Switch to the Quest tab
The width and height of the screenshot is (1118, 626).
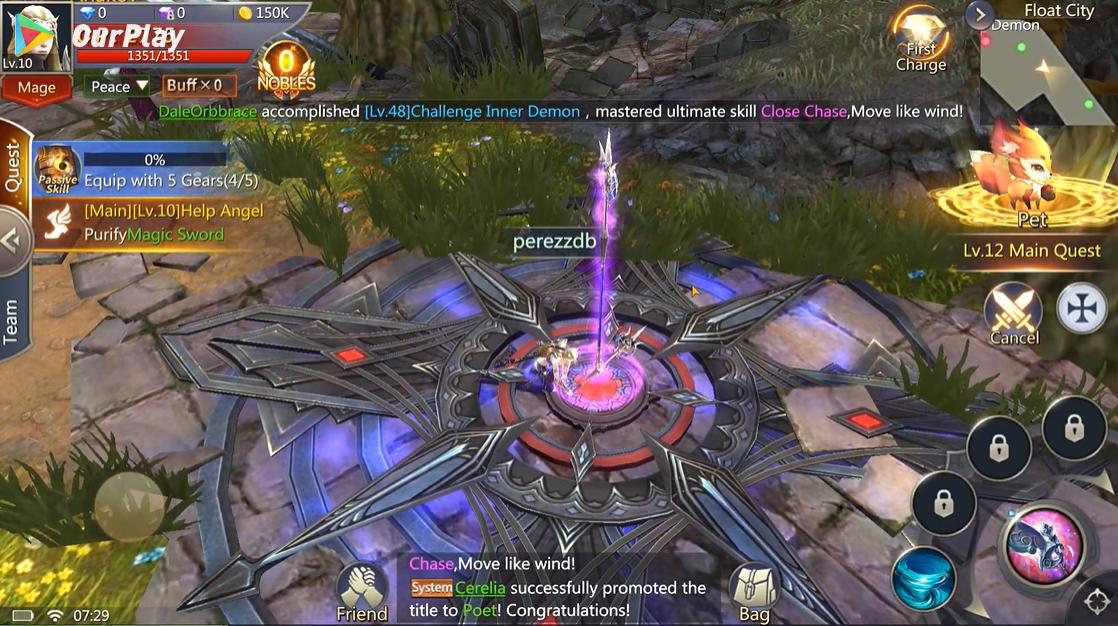tap(14, 170)
